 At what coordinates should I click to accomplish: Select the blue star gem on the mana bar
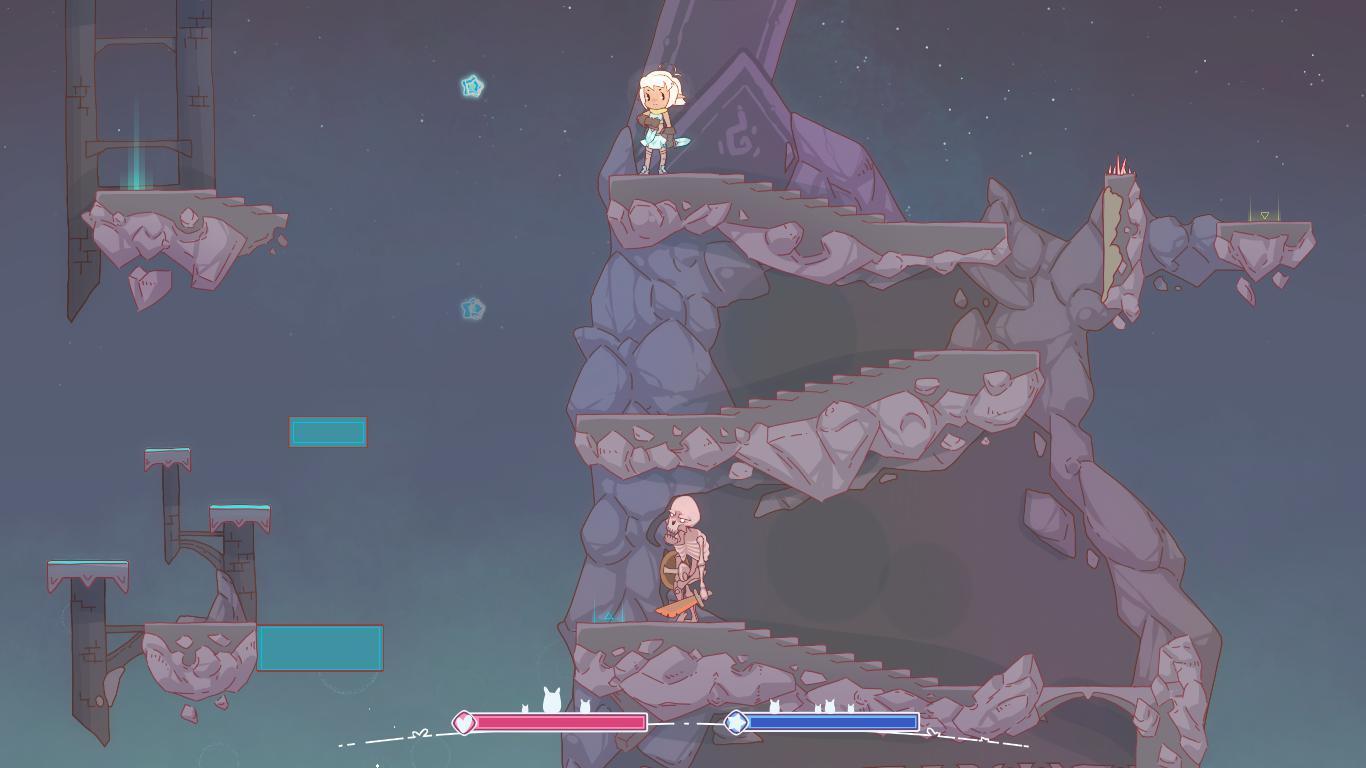pos(734,721)
